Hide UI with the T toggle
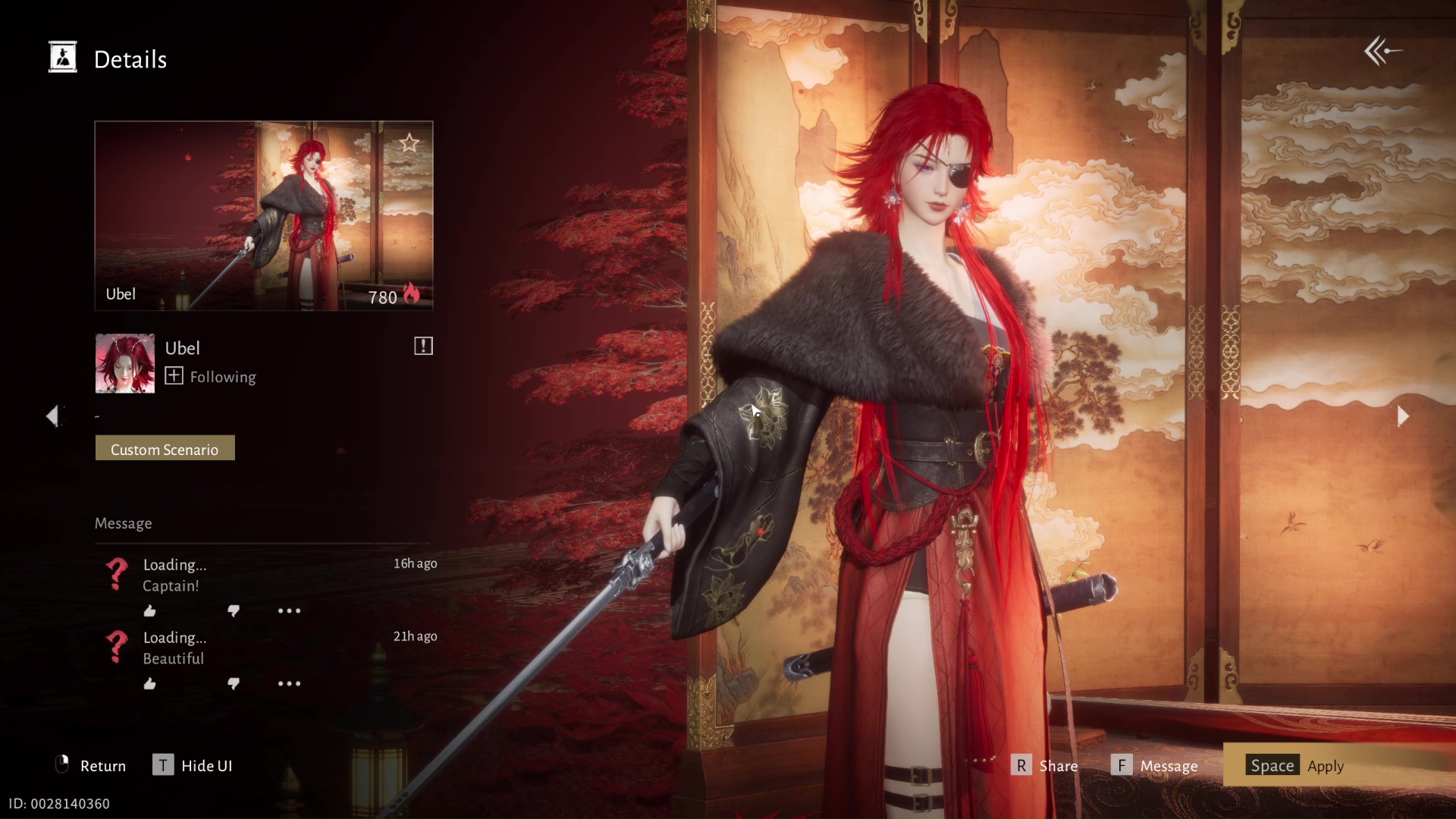 [163, 765]
